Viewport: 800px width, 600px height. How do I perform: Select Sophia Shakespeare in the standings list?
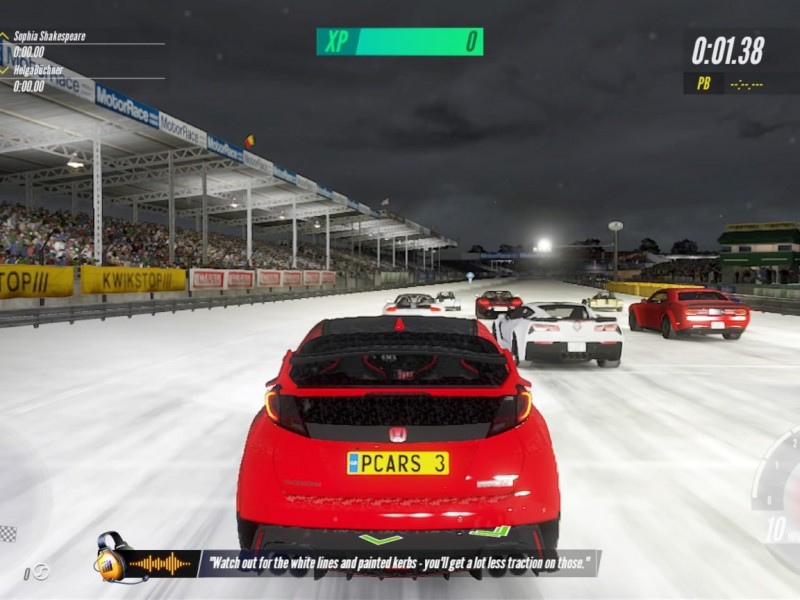[49, 37]
